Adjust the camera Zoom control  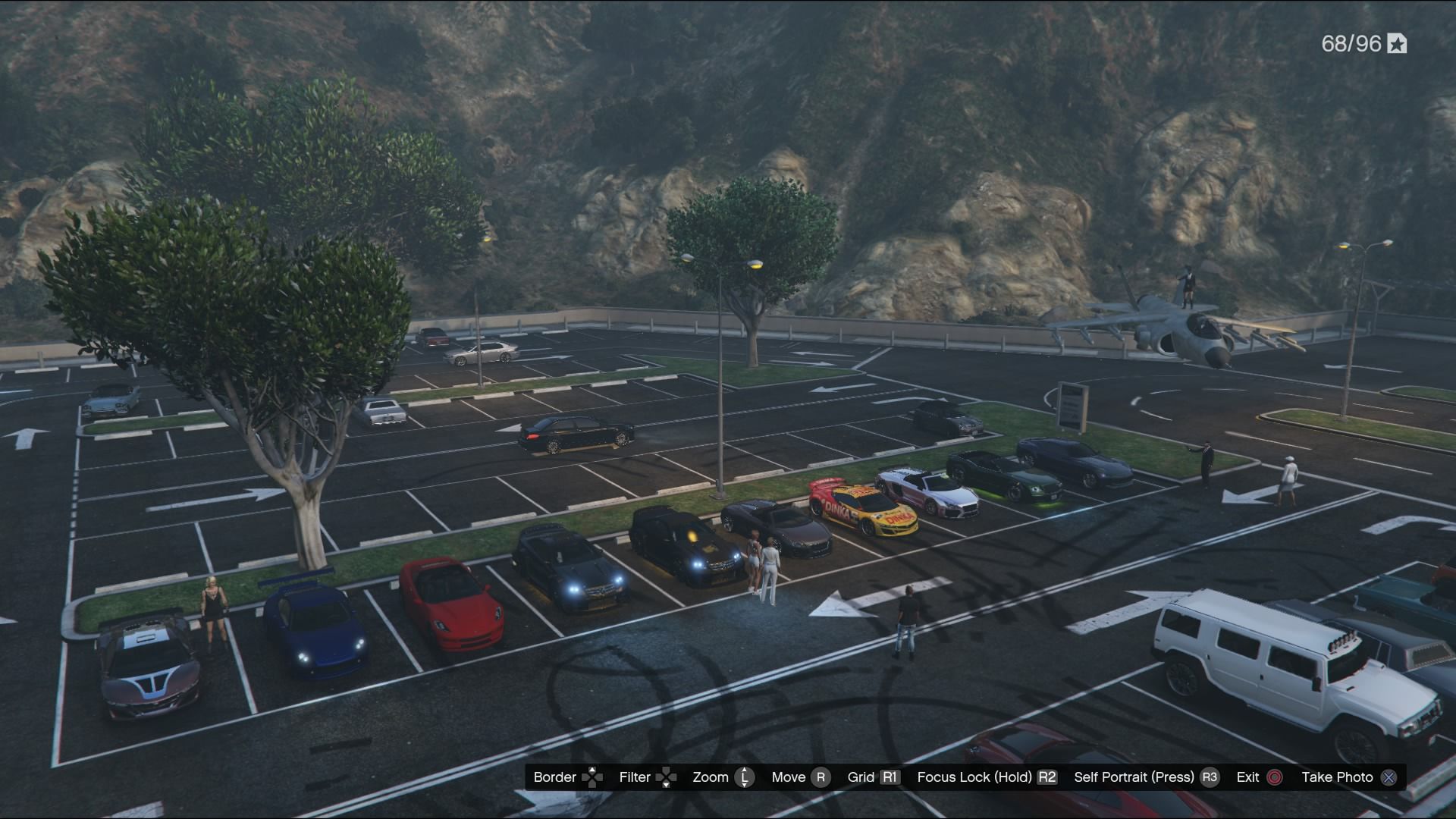tap(711, 777)
